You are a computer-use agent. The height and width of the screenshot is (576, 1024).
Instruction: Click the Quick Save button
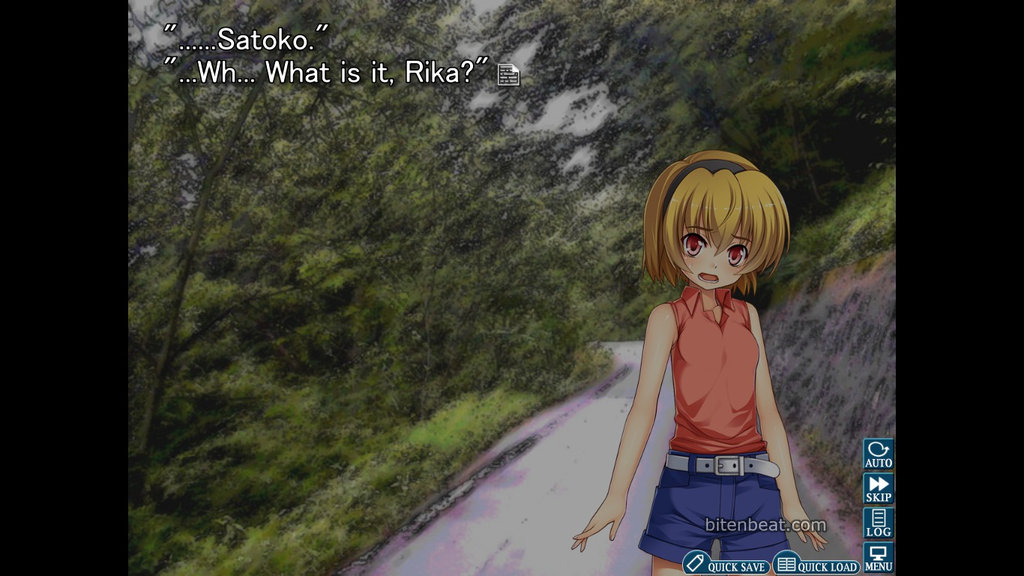[x=726, y=565]
